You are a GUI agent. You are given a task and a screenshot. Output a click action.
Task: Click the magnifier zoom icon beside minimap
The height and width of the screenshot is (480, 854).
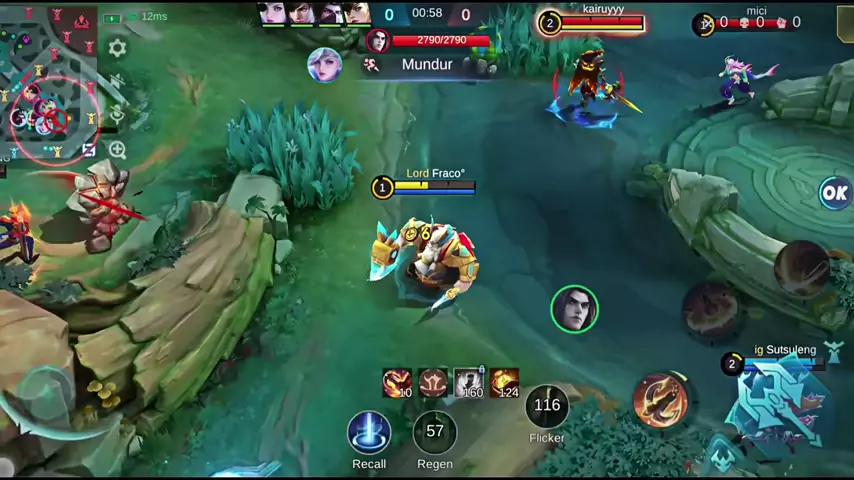point(117,150)
